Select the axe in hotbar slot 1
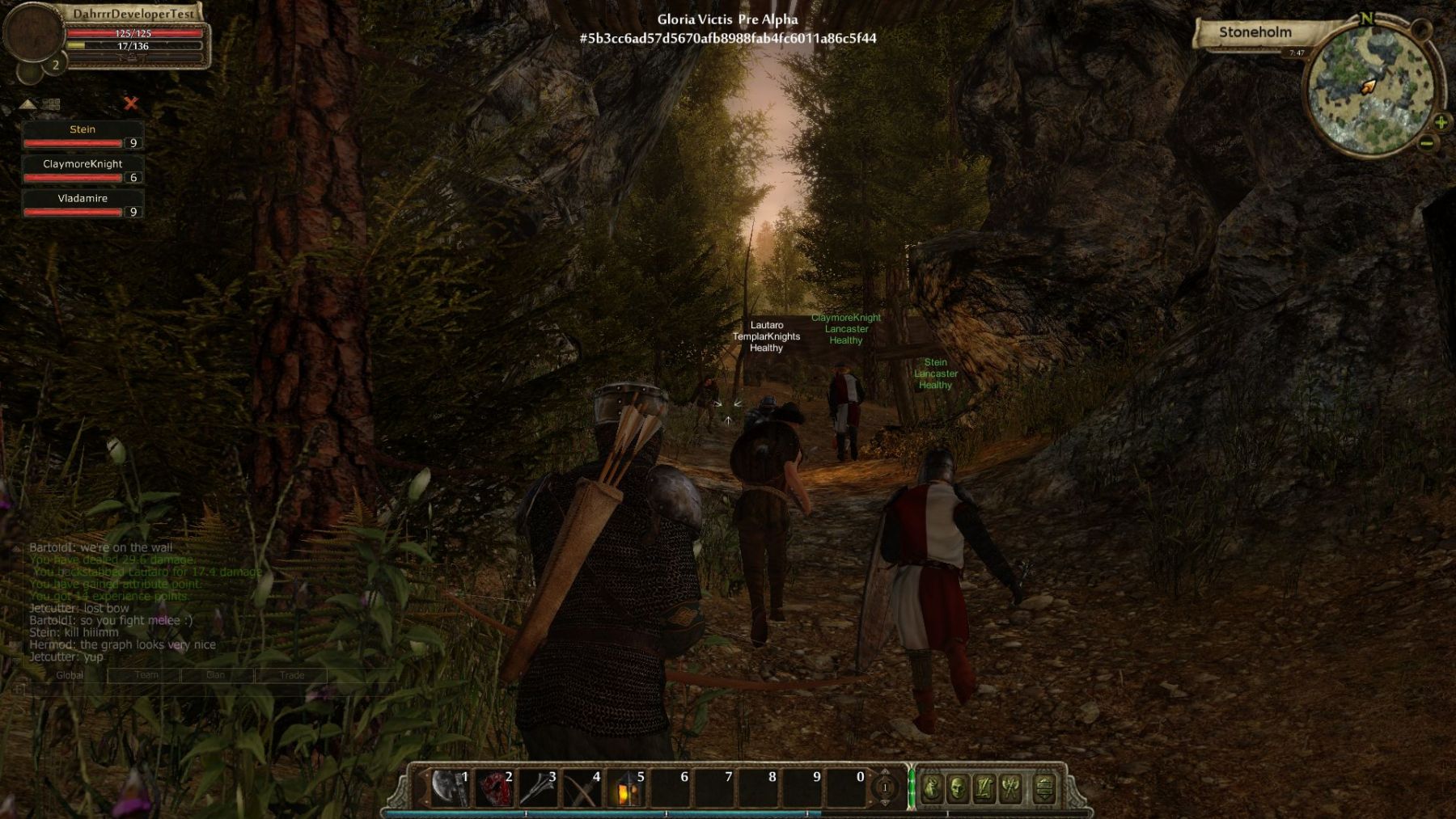1456x819 pixels. [450, 788]
